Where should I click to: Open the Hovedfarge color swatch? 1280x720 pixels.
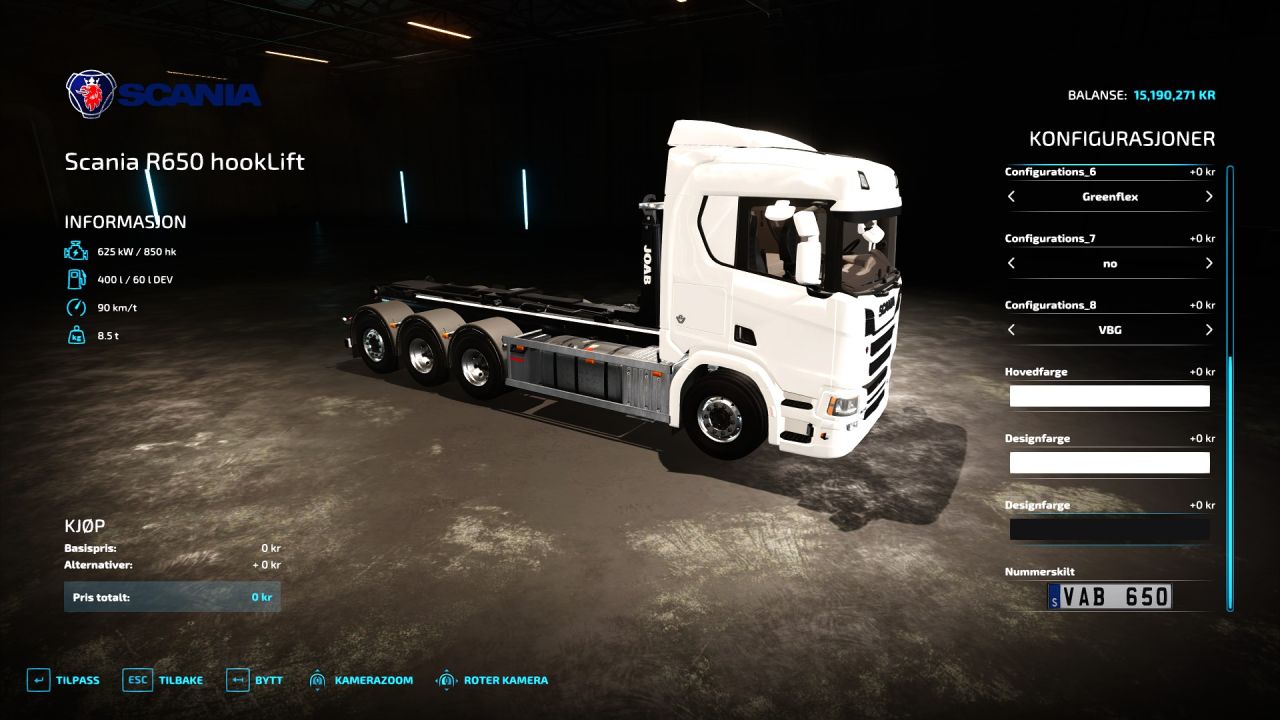pos(1110,396)
